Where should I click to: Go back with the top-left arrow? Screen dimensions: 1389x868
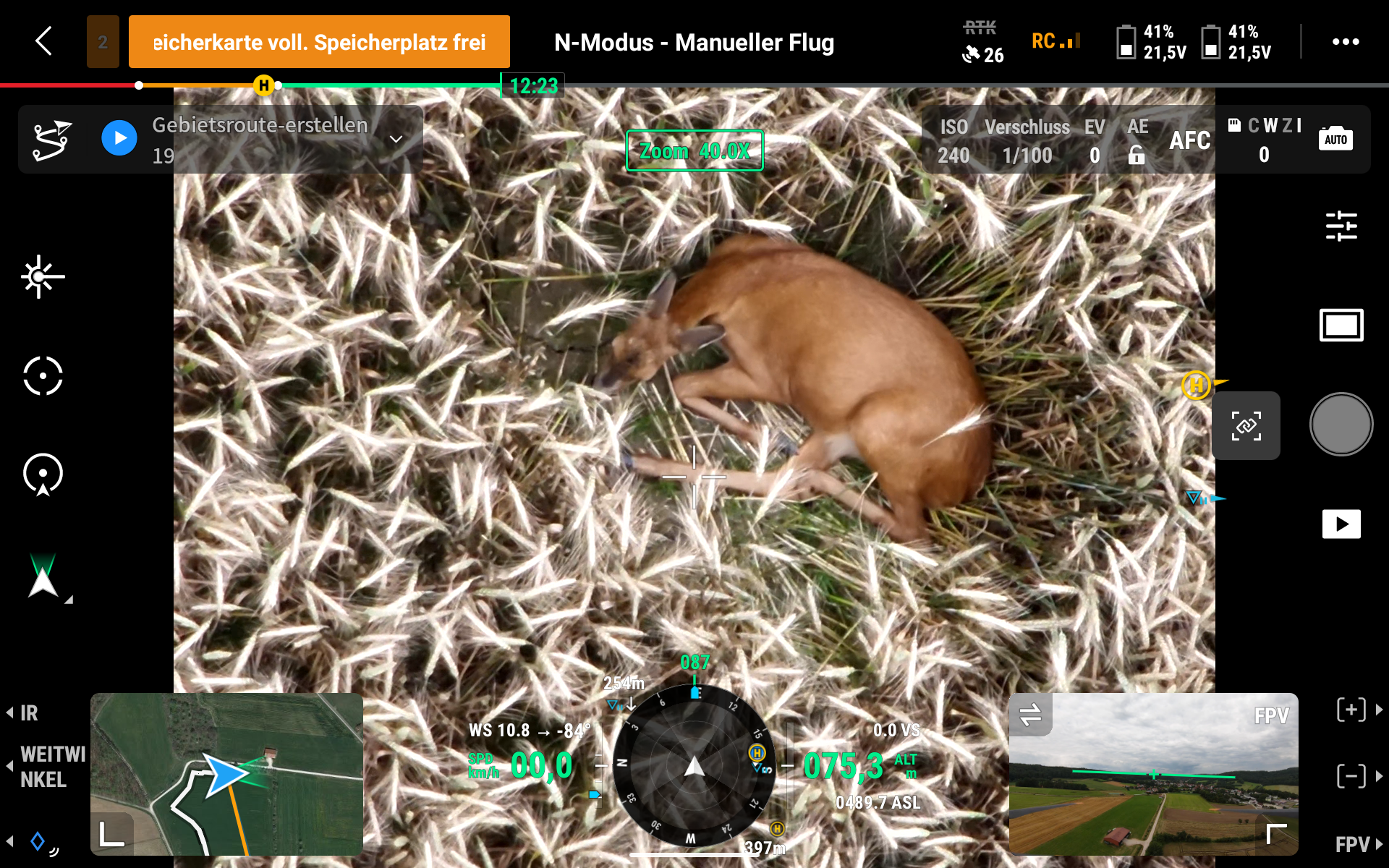click(x=44, y=41)
